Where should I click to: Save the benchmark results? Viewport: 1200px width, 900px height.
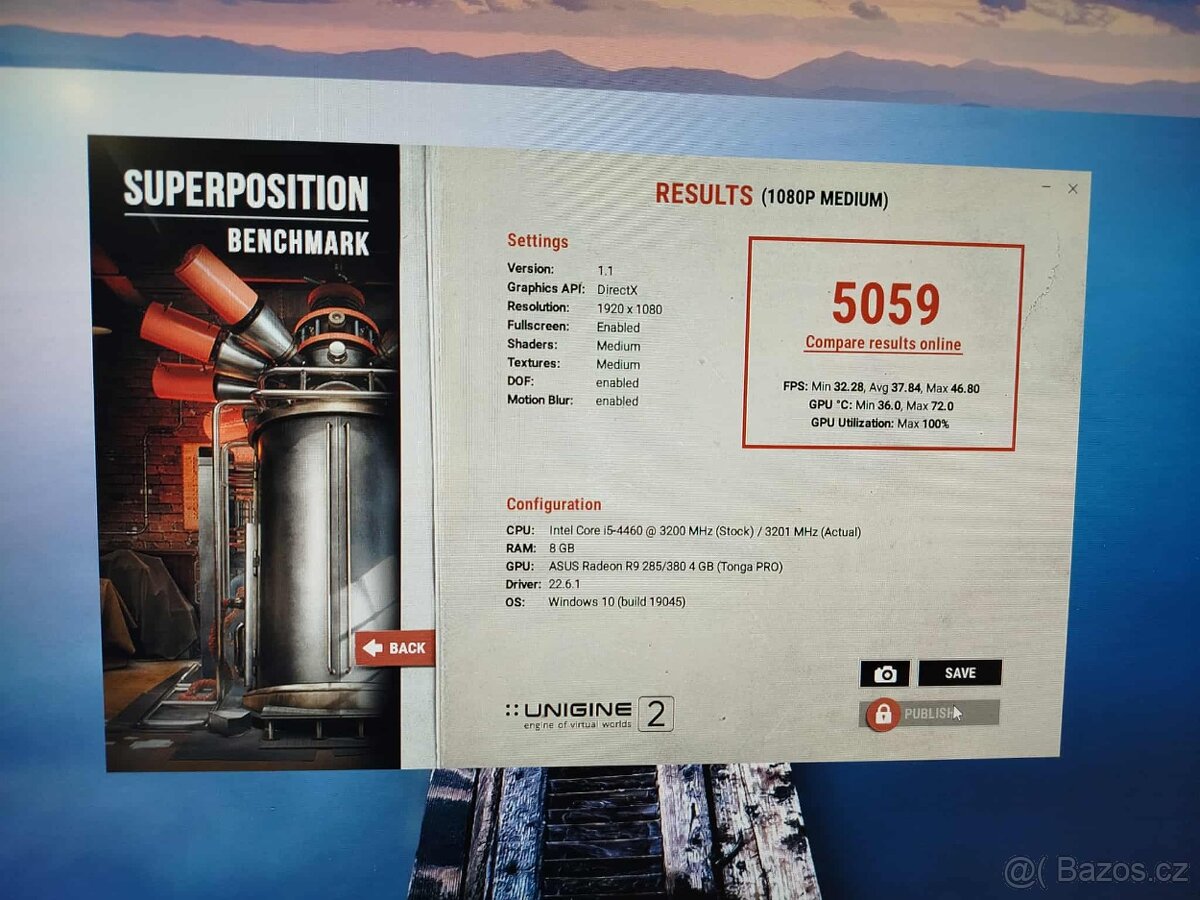pos(959,673)
